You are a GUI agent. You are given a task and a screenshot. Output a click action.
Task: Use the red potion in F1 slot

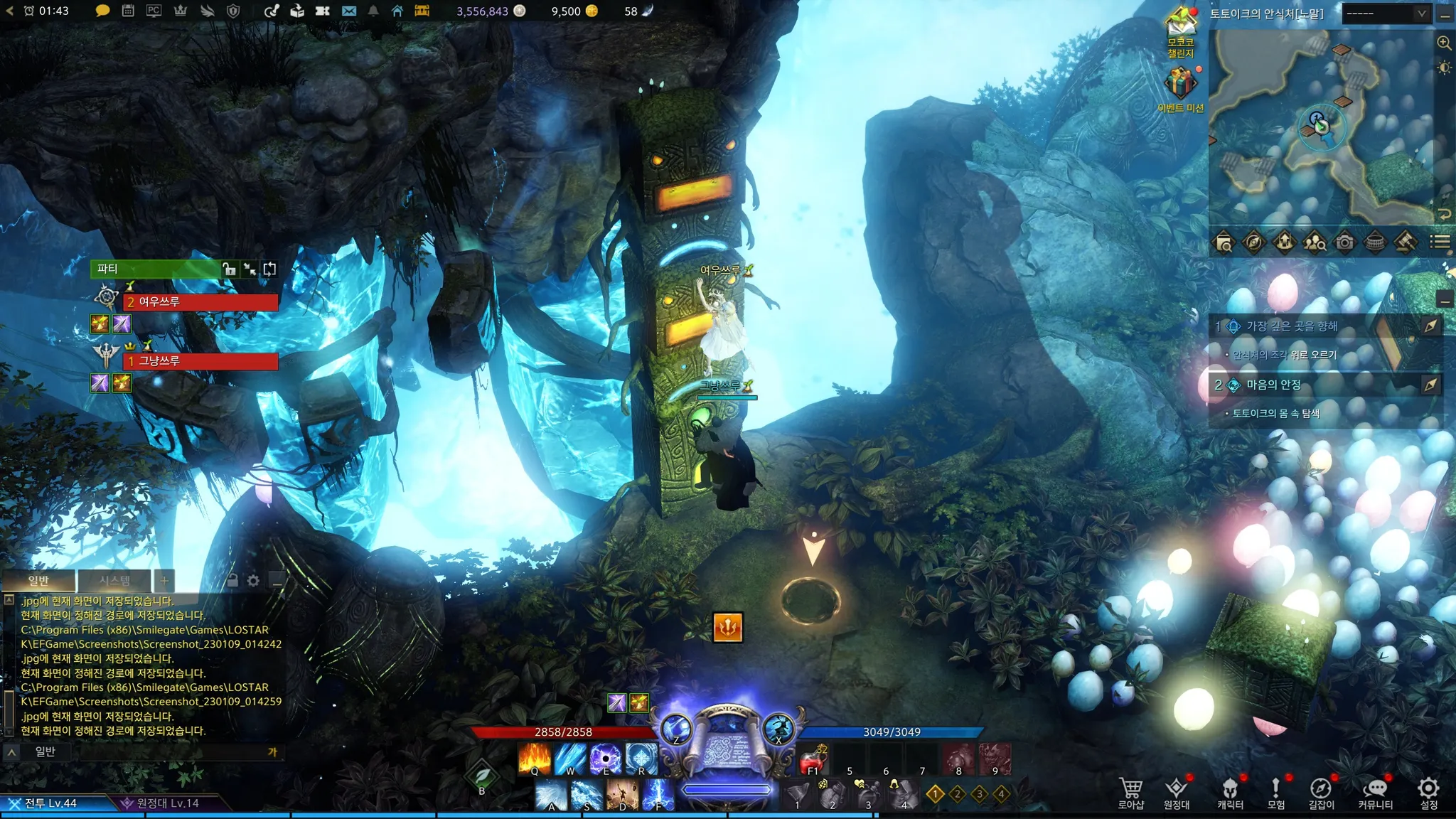click(813, 759)
